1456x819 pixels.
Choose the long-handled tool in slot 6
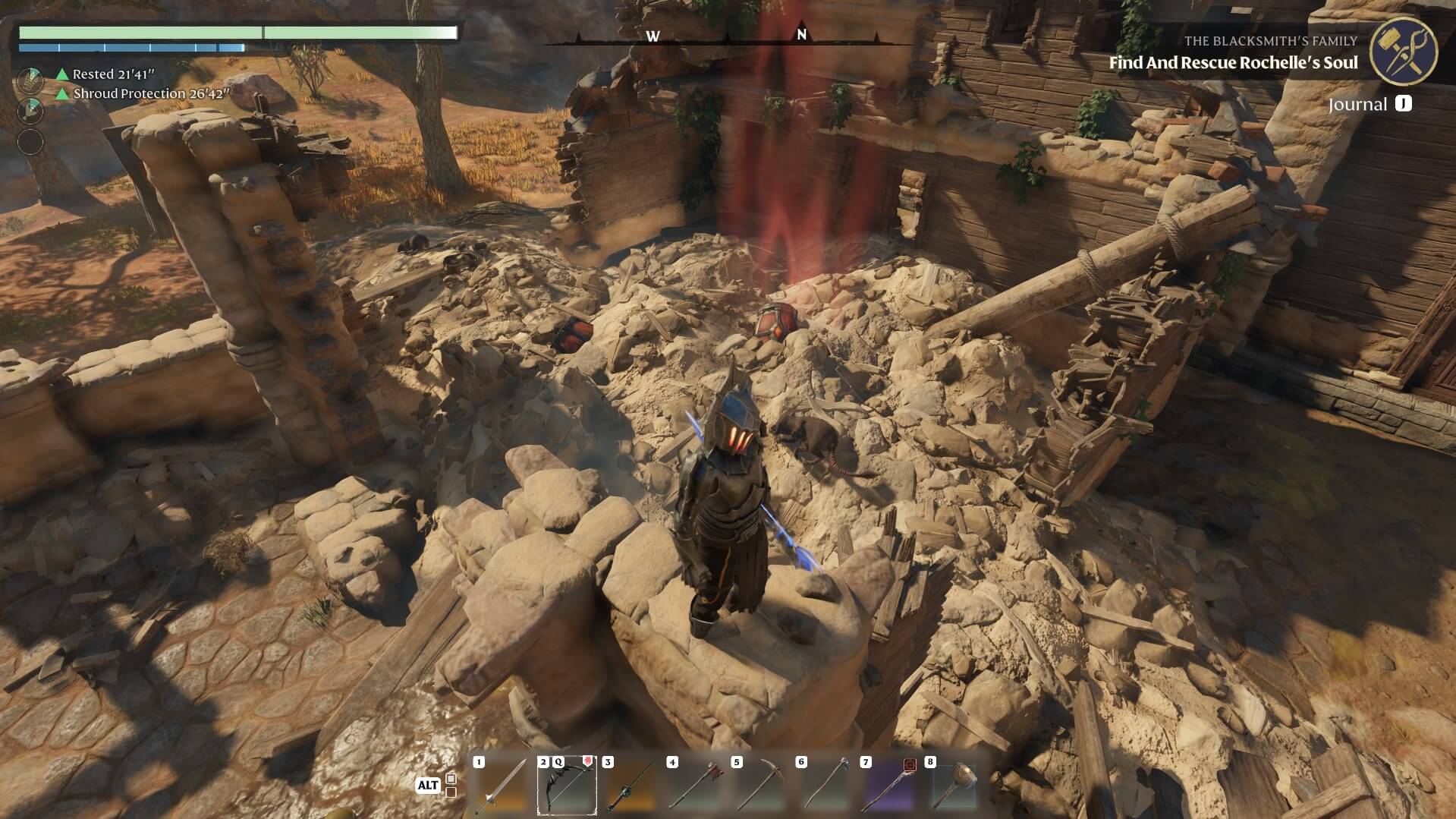pyautogui.click(x=825, y=786)
